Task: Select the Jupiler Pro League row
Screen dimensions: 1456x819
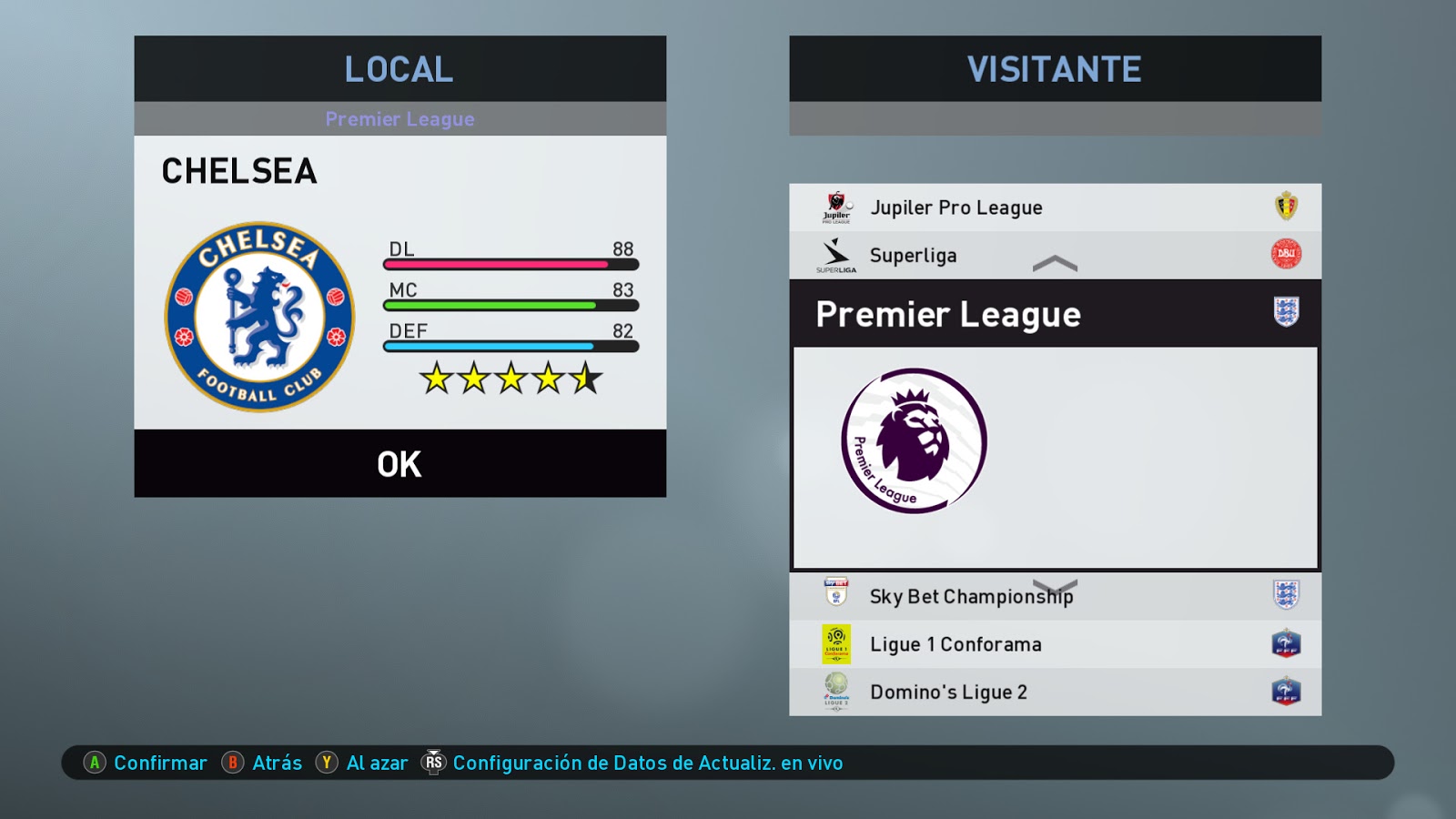Action: (x=1055, y=207)
